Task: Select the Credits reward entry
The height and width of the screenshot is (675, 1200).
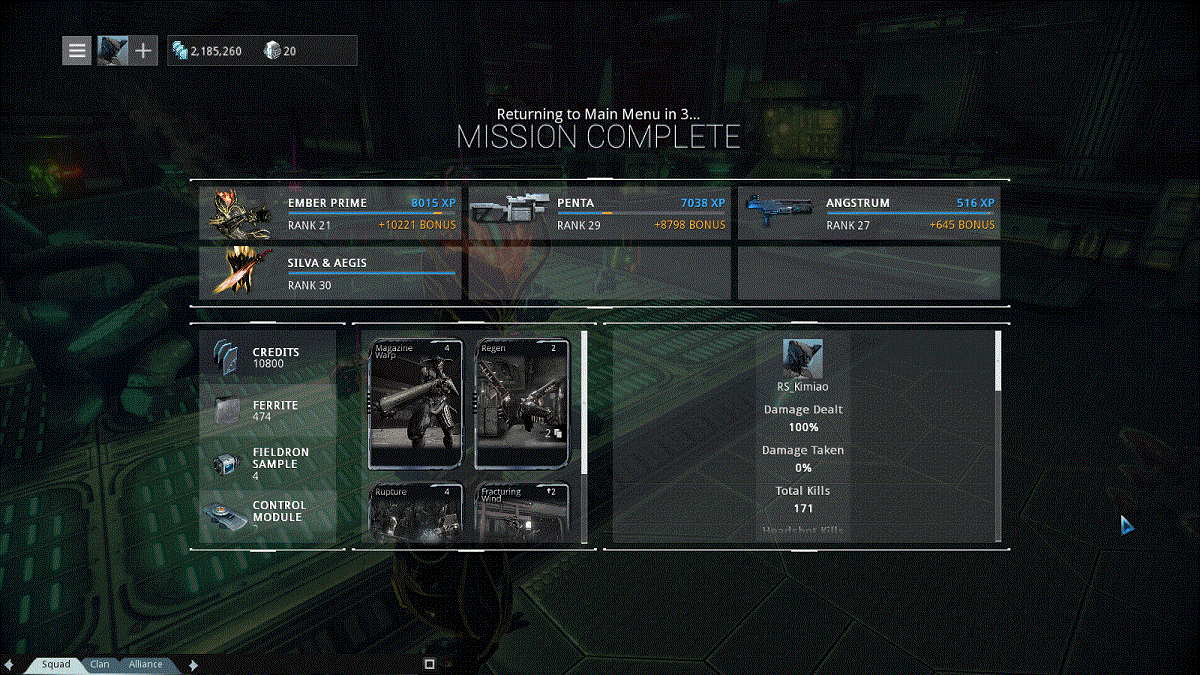Action: [268, 357]
